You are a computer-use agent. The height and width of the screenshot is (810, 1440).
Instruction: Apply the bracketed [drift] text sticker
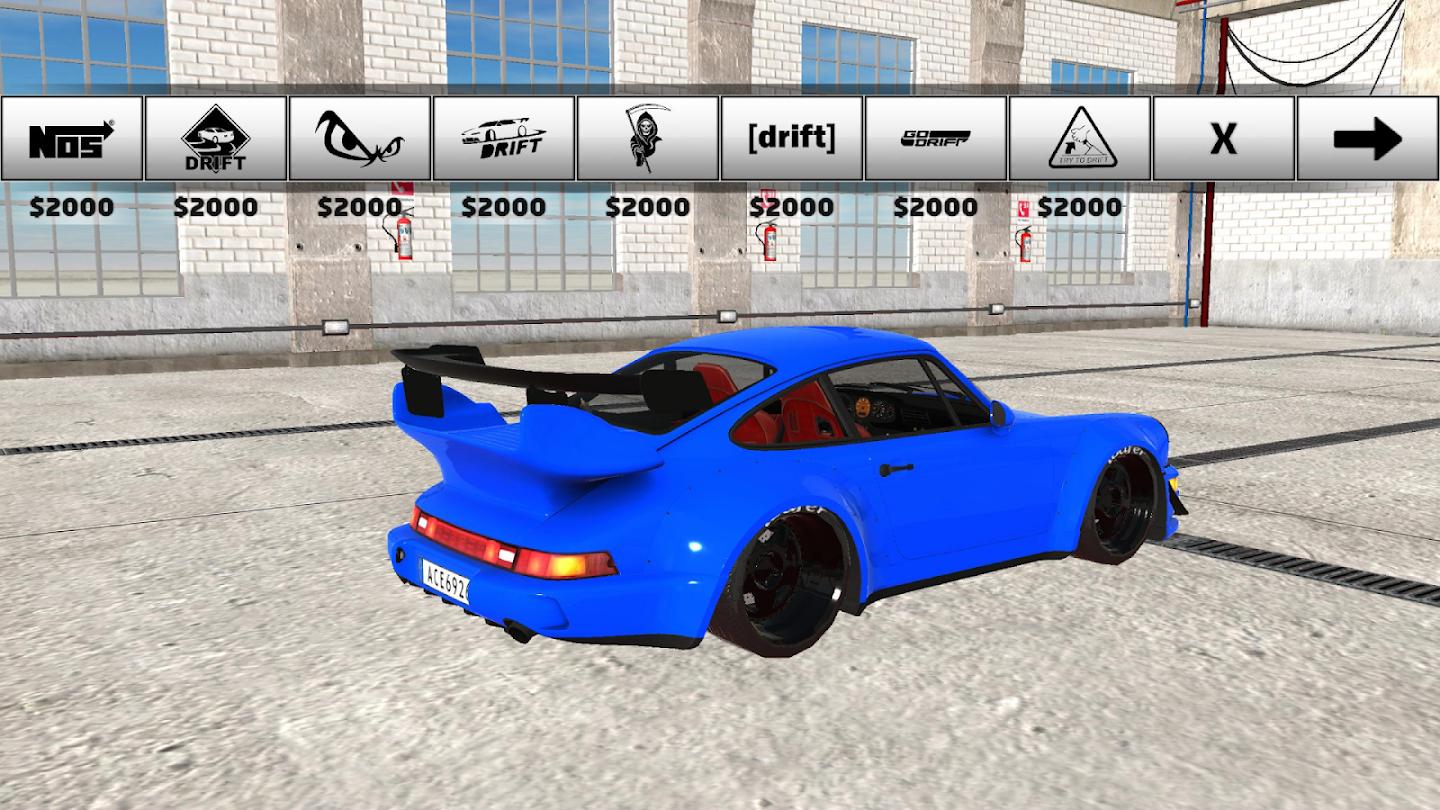792,138
